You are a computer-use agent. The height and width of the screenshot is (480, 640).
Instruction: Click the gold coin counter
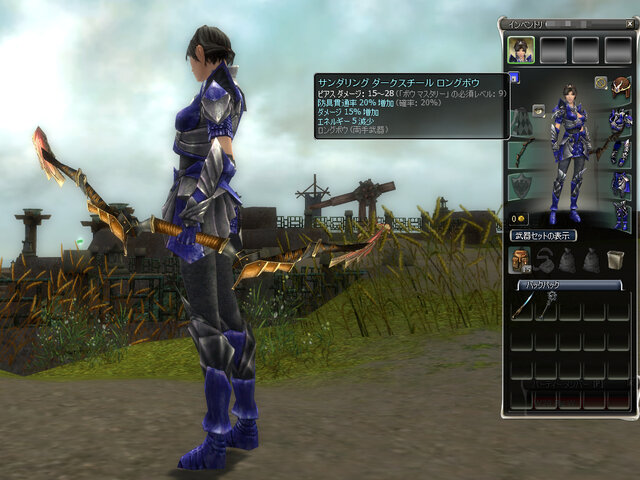(x=519, y=217)
